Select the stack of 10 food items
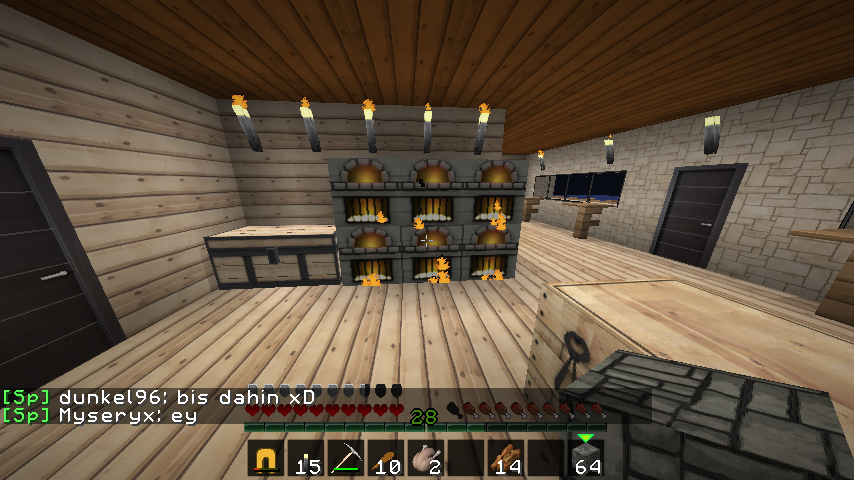Image resolution: width=854 pixels, height=480 pixels. 386,459
